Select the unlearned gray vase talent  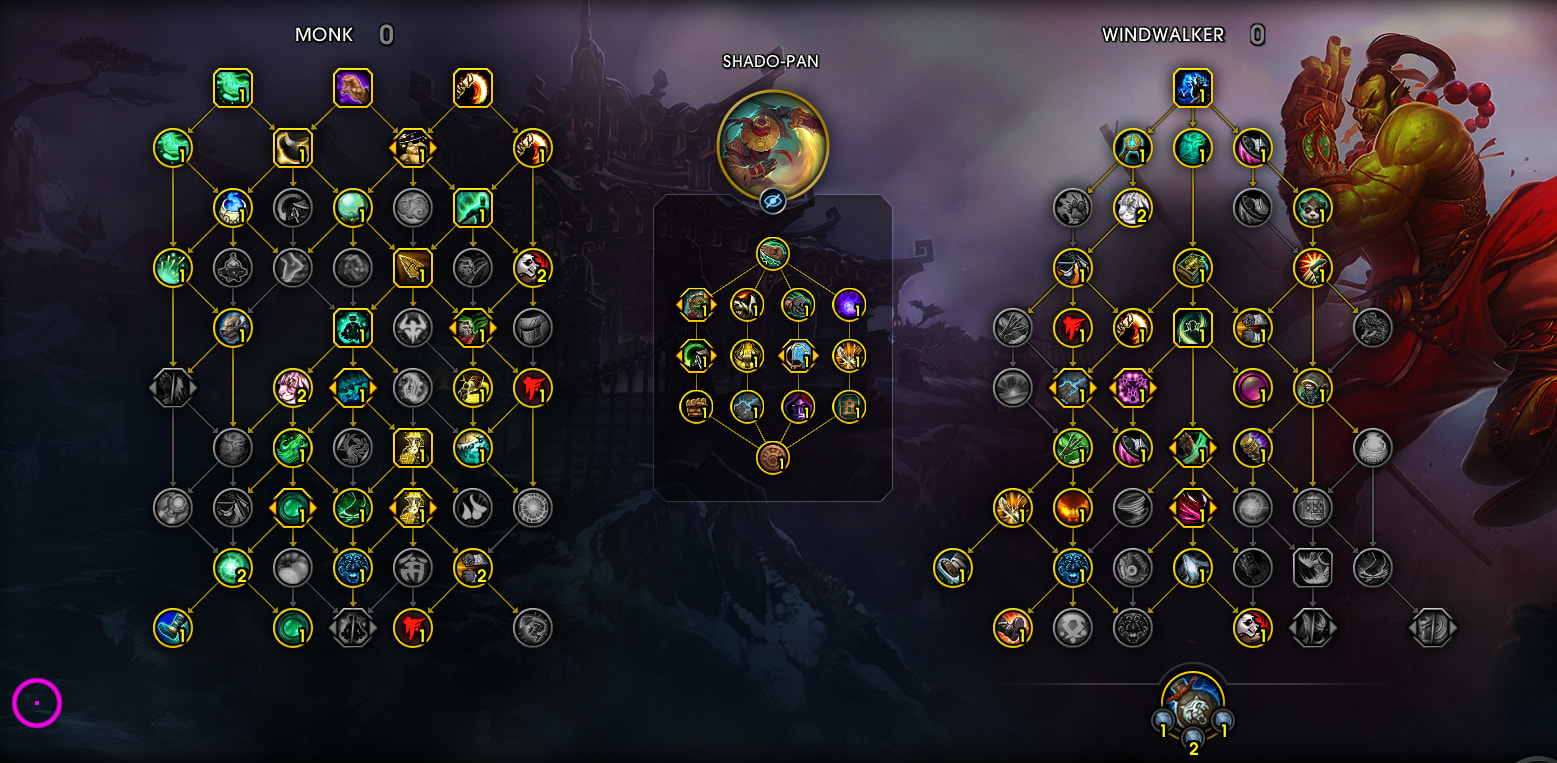point(1373,448)
